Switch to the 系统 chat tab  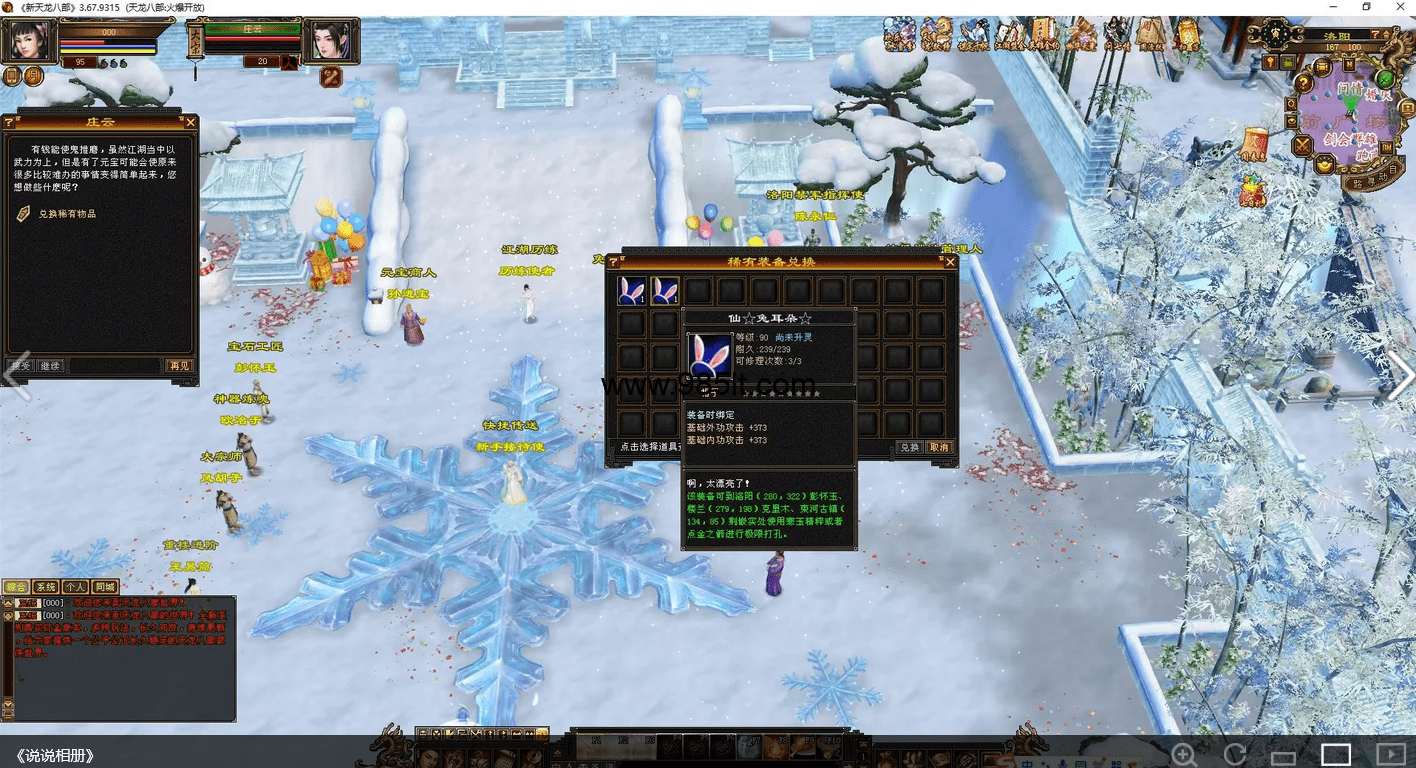point(46,587)
